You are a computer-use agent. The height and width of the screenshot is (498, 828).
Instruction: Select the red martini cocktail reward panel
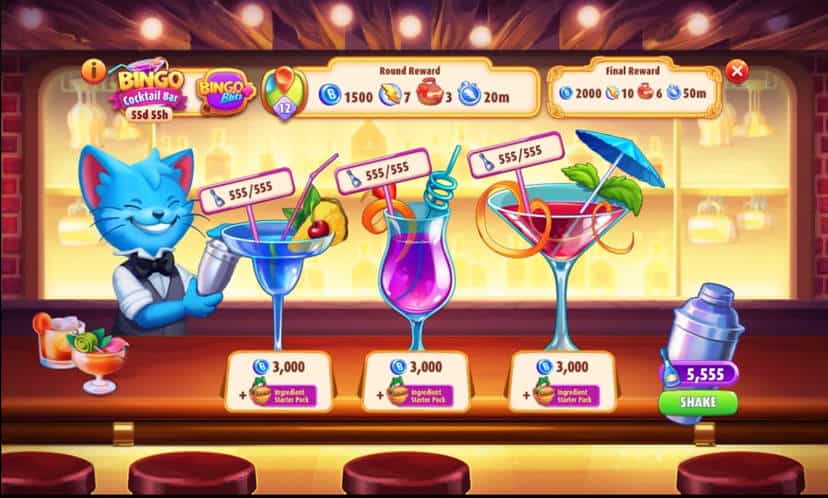(561, 380)
